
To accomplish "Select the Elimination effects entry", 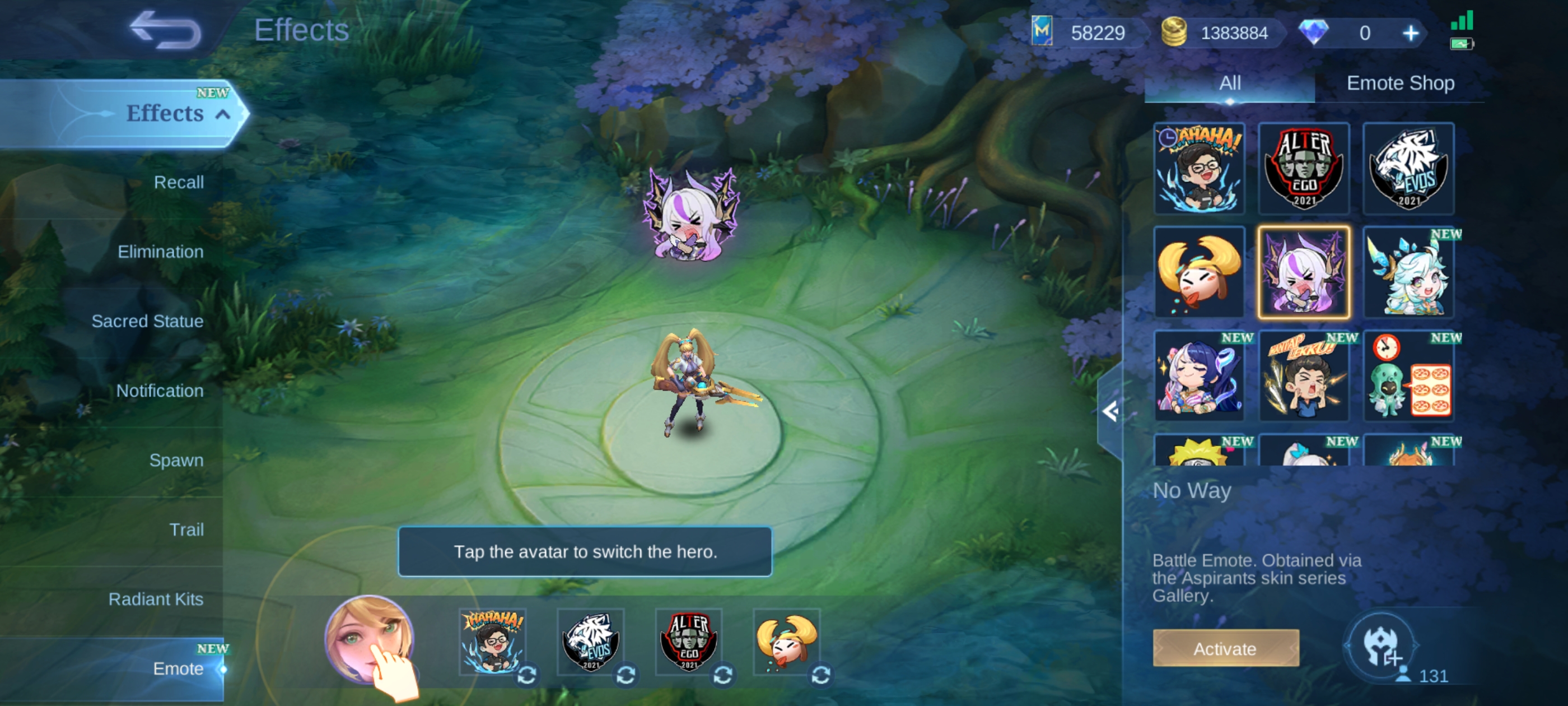I will coord(160,252).
